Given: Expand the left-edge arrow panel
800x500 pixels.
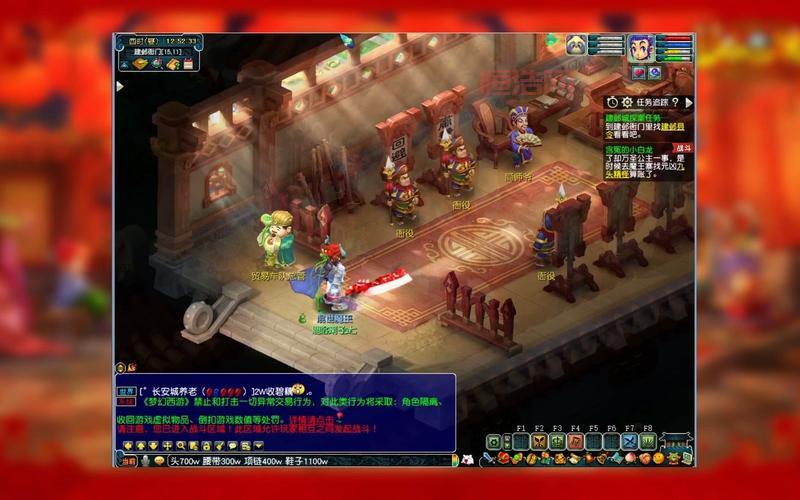Looking at the screenshot, I should tap(119, 87).
